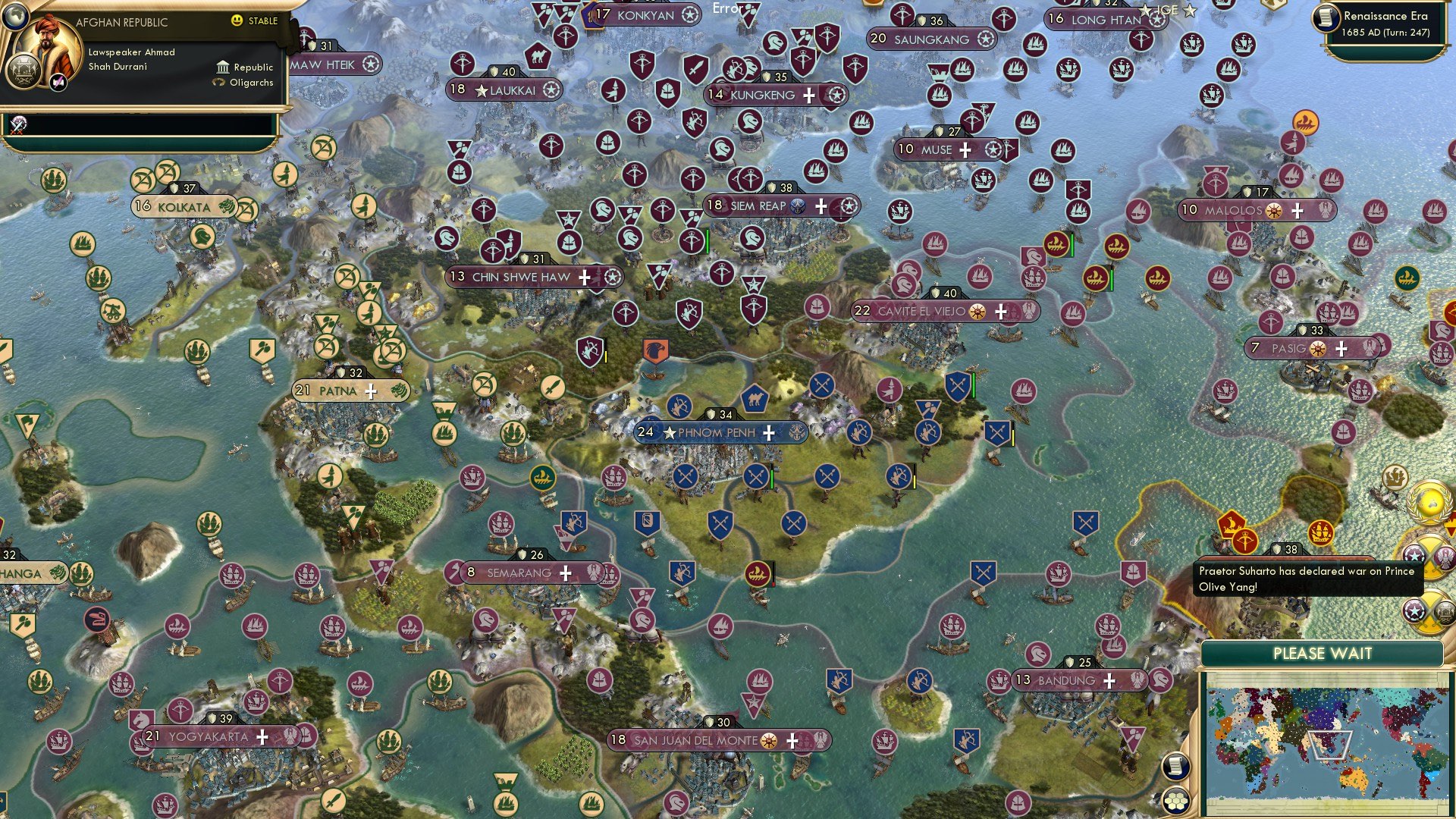
Task: Open the notification log scroll icon
Action: pyautogui.click(x=1175, y=767)
